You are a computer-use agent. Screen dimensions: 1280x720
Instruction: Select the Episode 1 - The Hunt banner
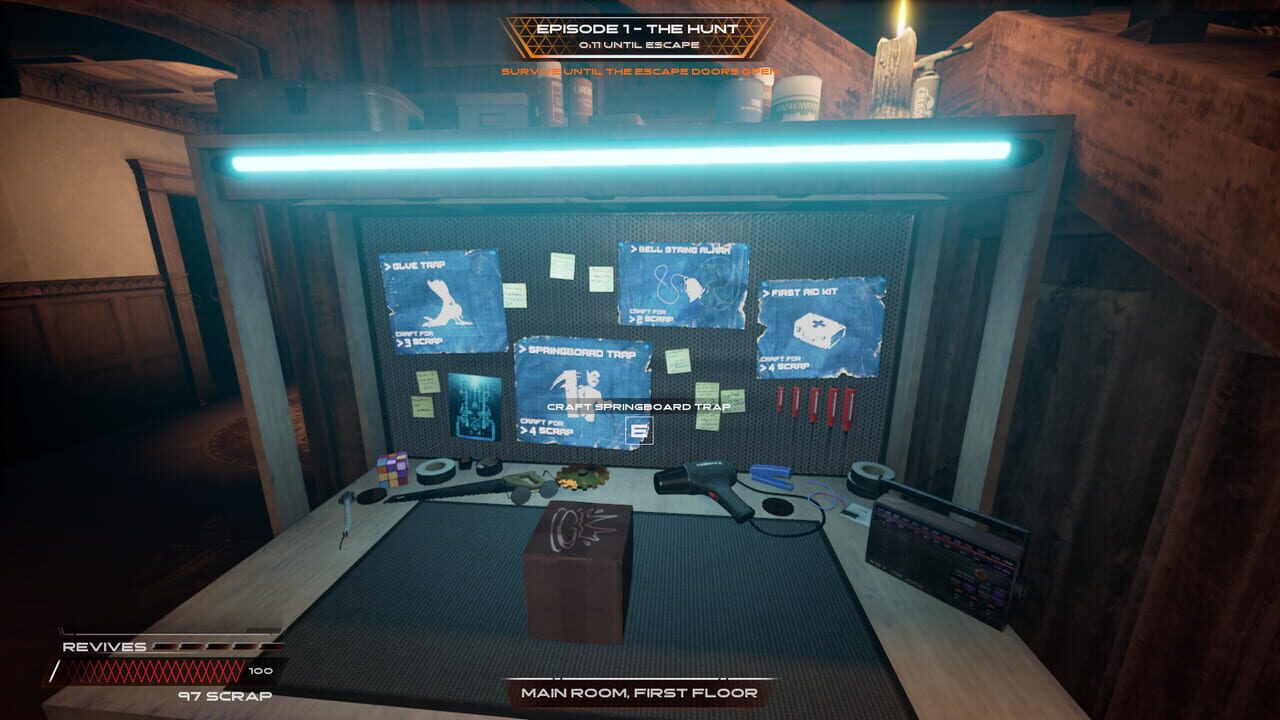[637, 28]
